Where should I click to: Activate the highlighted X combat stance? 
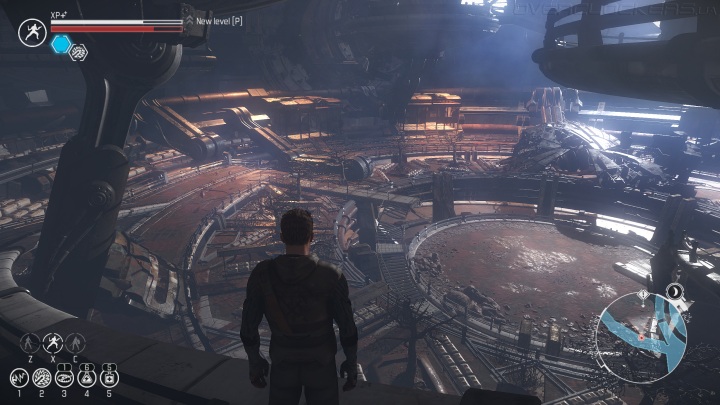tap(52, 342)
